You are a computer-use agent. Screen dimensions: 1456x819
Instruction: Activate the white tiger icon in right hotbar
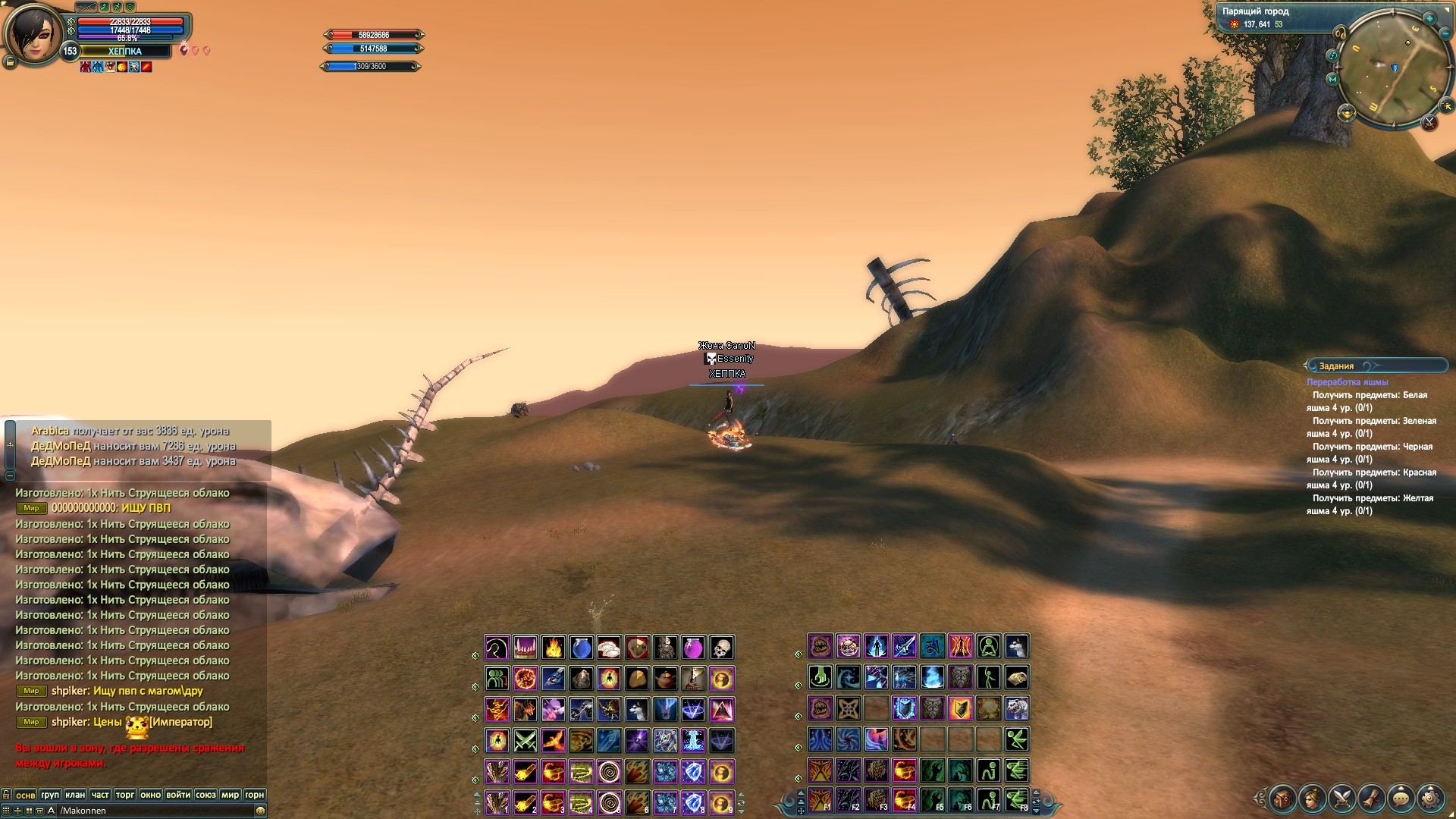pyautogui.click(x=1017, y=708)
